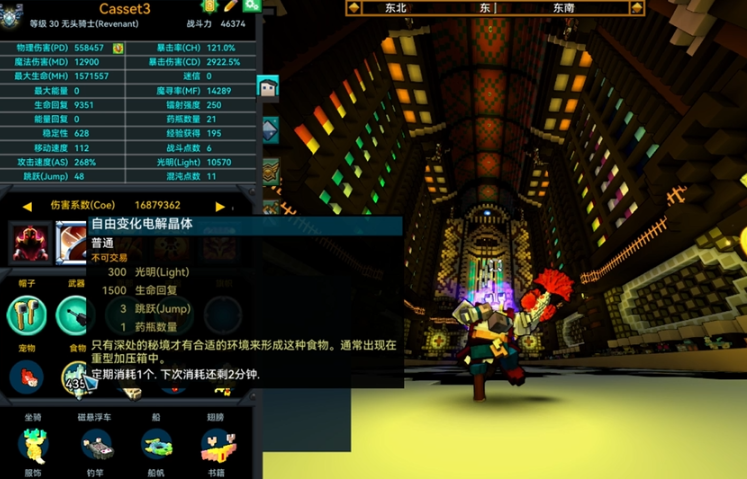Choose the wings slot
This screenshot has height=479, width=747.
pos(215,443)
